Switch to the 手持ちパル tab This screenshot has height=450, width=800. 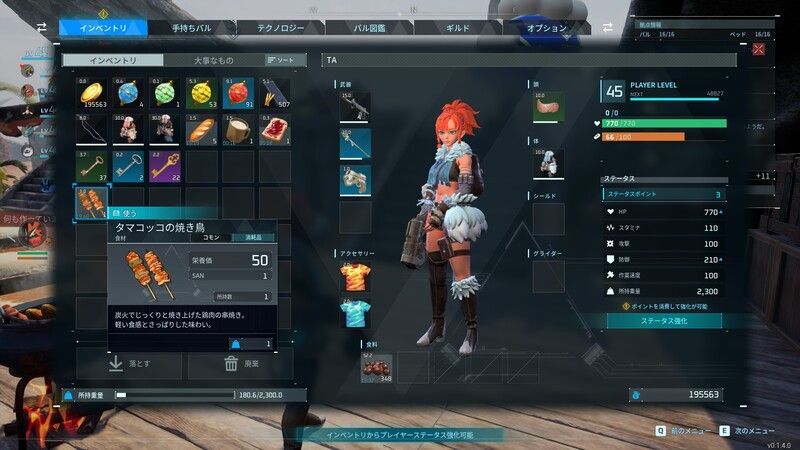pos(192,28)
